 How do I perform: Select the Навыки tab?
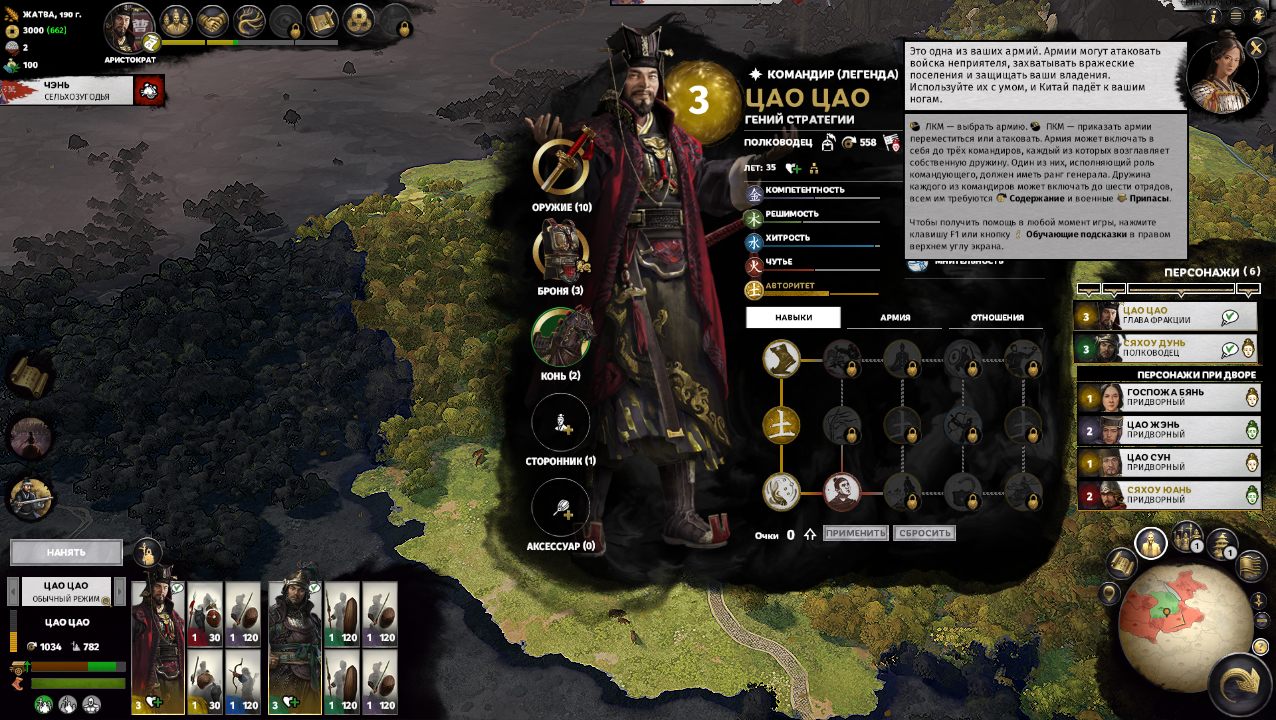click(x=794, y=318)
